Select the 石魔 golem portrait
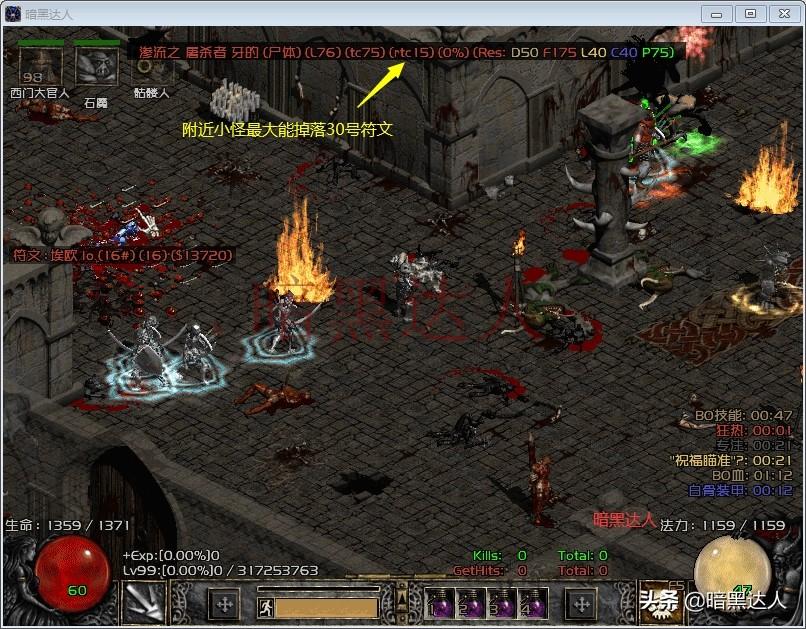Screen dimensions: 806x629 click(96, 66)
